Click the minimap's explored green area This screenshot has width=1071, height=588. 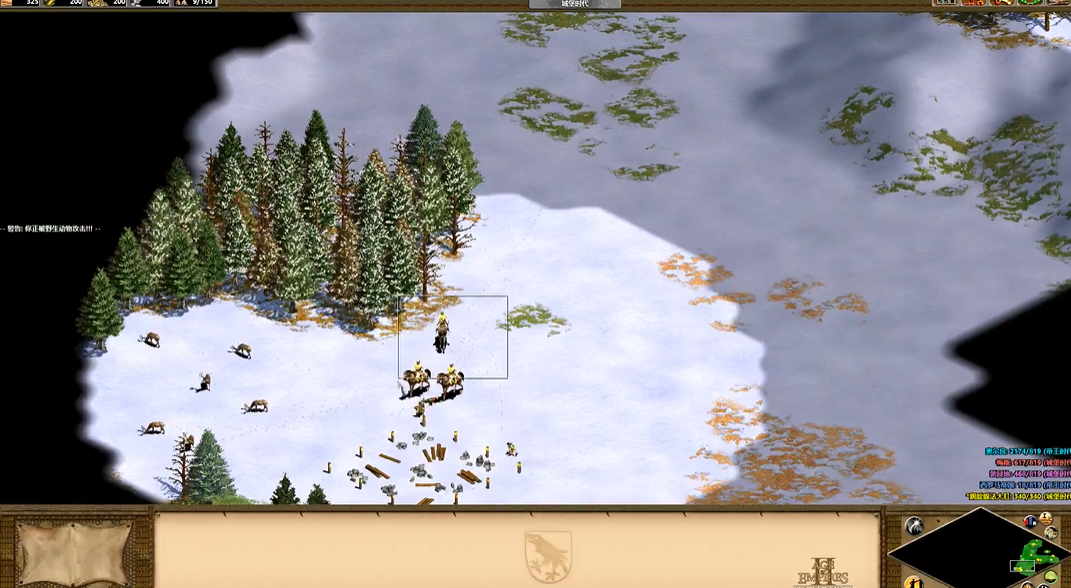1034,553
